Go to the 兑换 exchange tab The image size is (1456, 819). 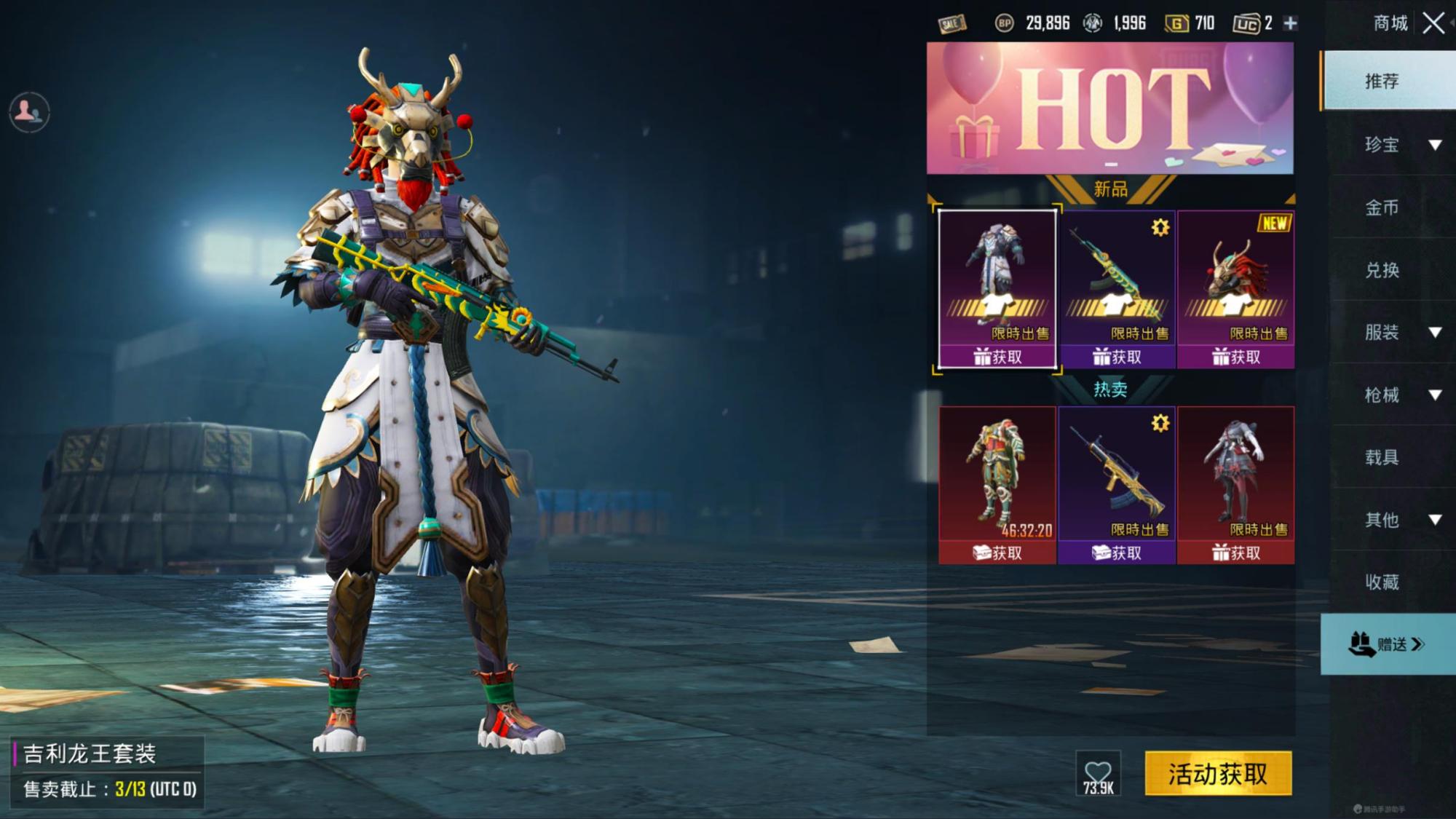tap(1382, 270)
